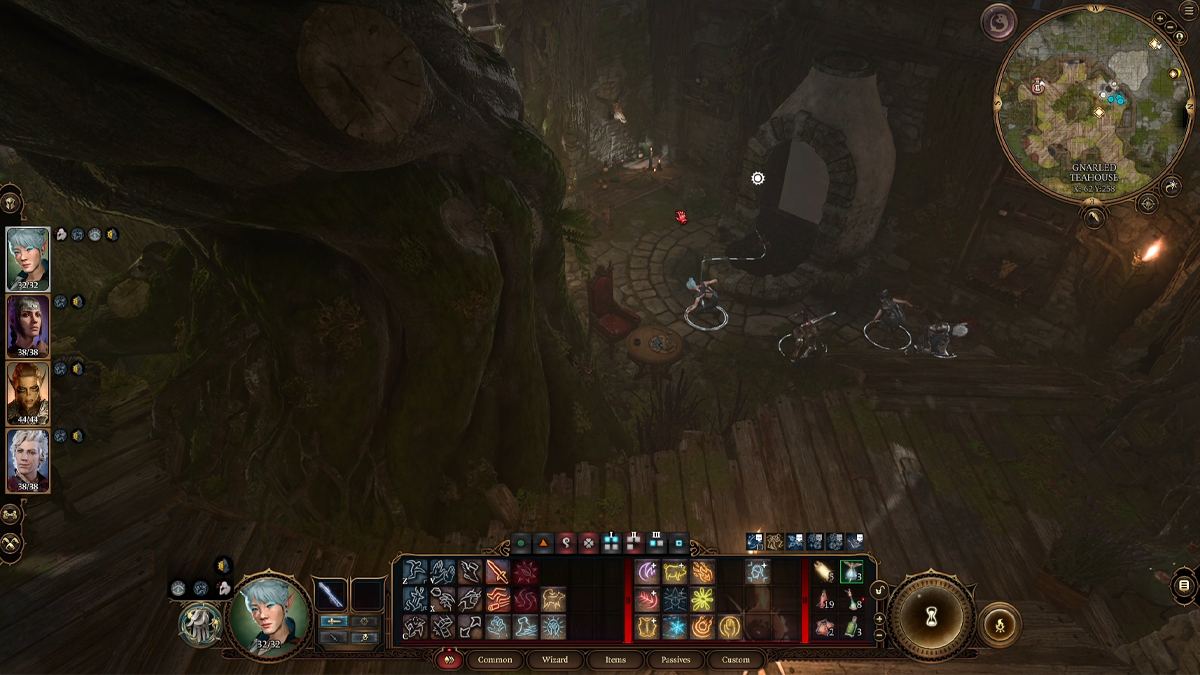Select the orange-haired party member portrait
The width and height of the screenshot is (1200, 675).
point(28,393)
